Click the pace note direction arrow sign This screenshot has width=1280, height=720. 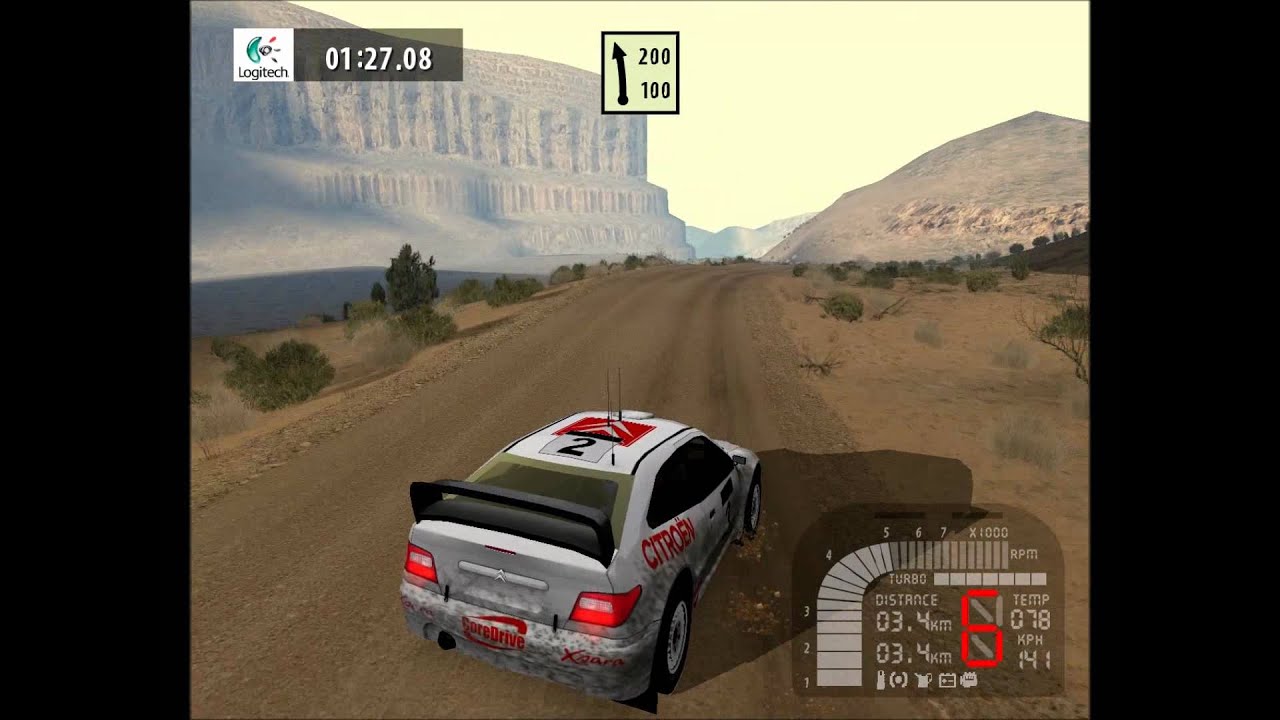(x=640, y=72)
